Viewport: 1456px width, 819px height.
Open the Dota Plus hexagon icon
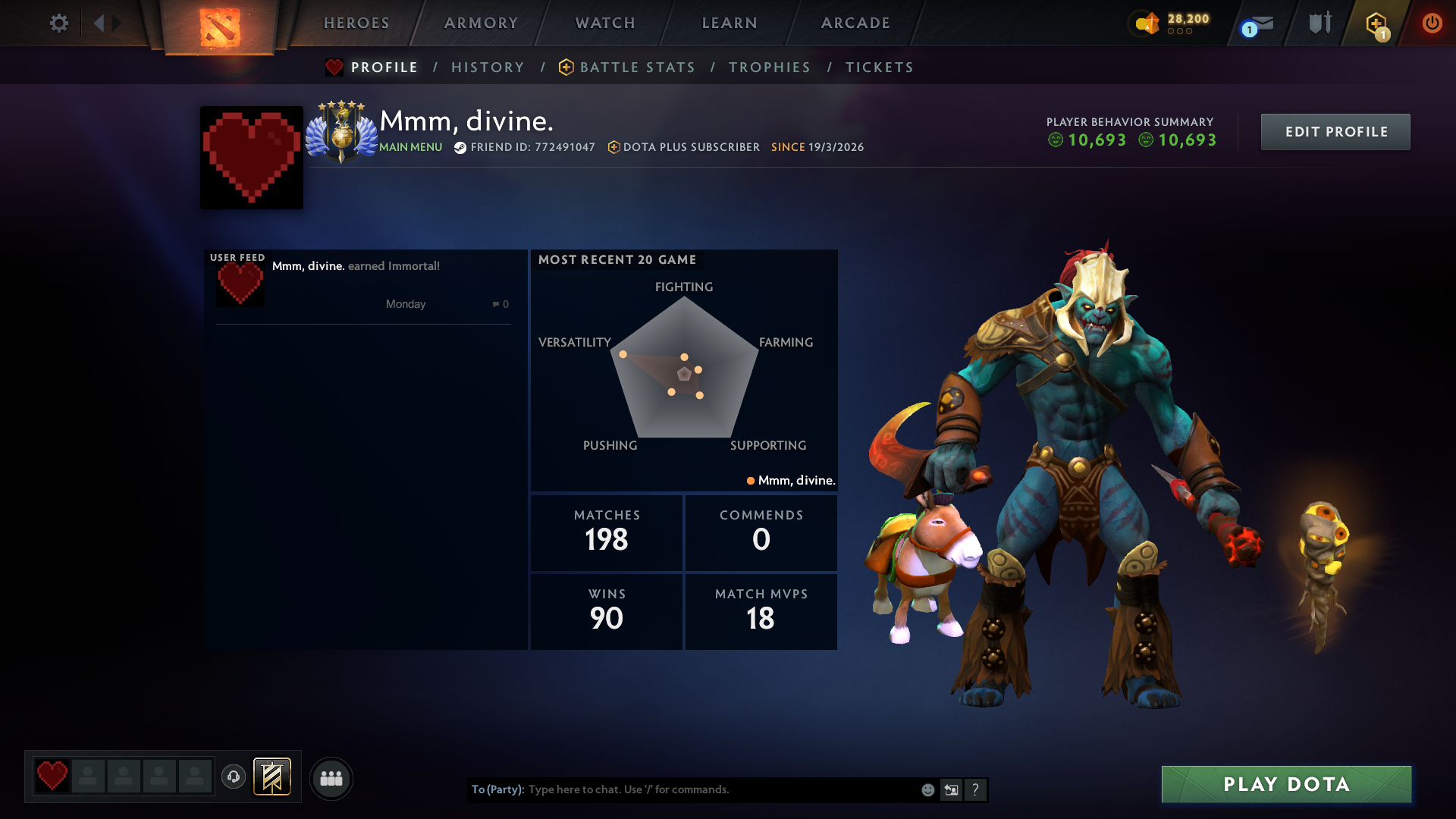click(1375, 23)
